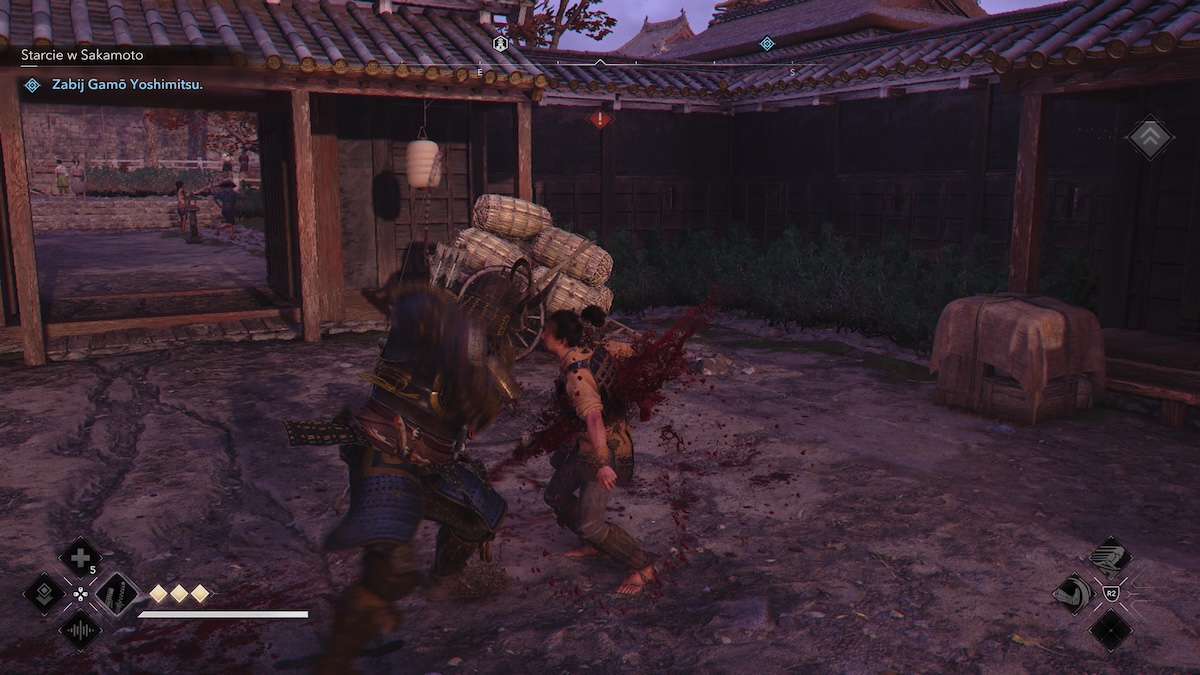Trigger the curved sweep ability on the left
The height and width of the screenshot is (675, 1200).
click(x=1073, y=594)
